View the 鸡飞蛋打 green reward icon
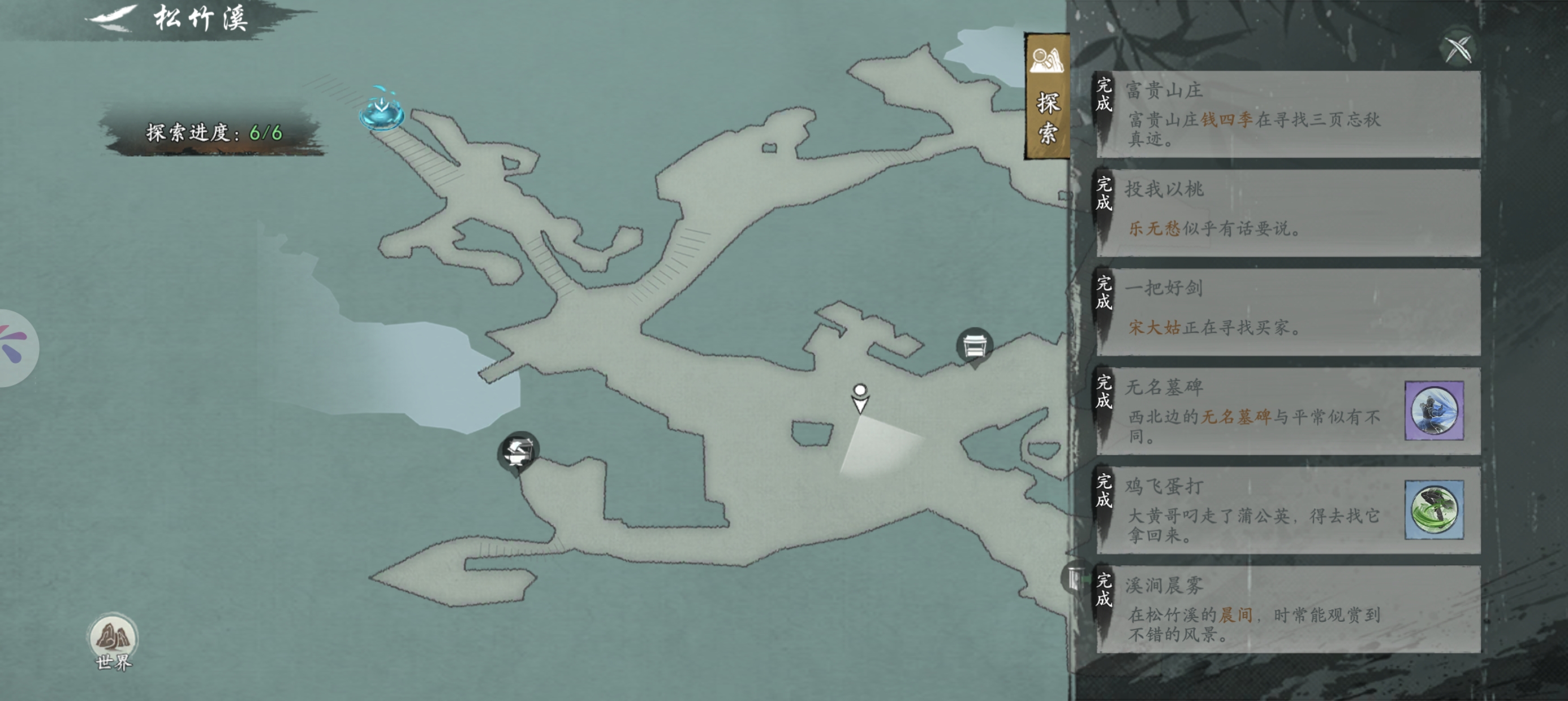The height and width of the screenshot is (701, 1568). (1433, 510)
